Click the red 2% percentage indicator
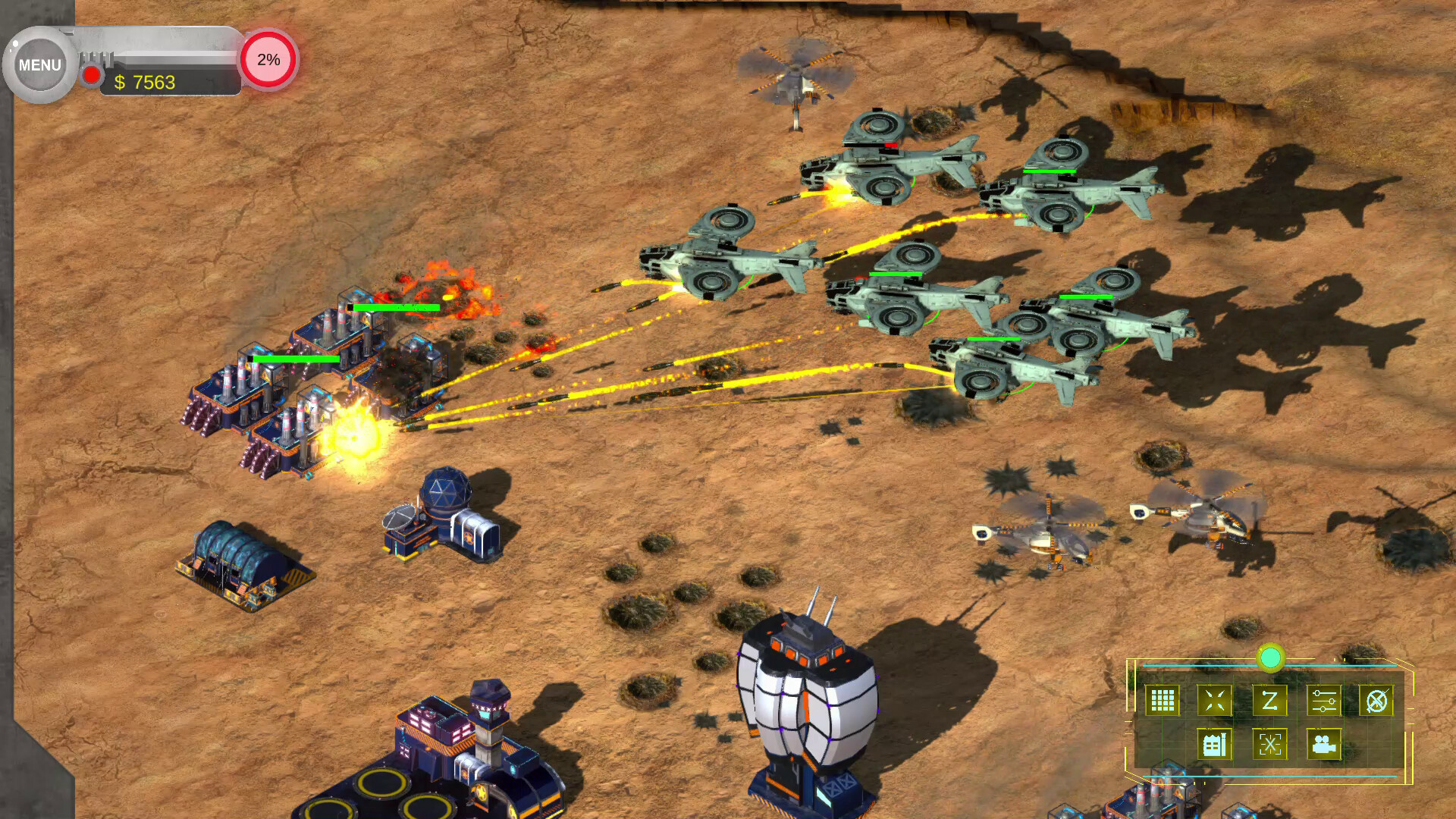 [x=268, y=62]
